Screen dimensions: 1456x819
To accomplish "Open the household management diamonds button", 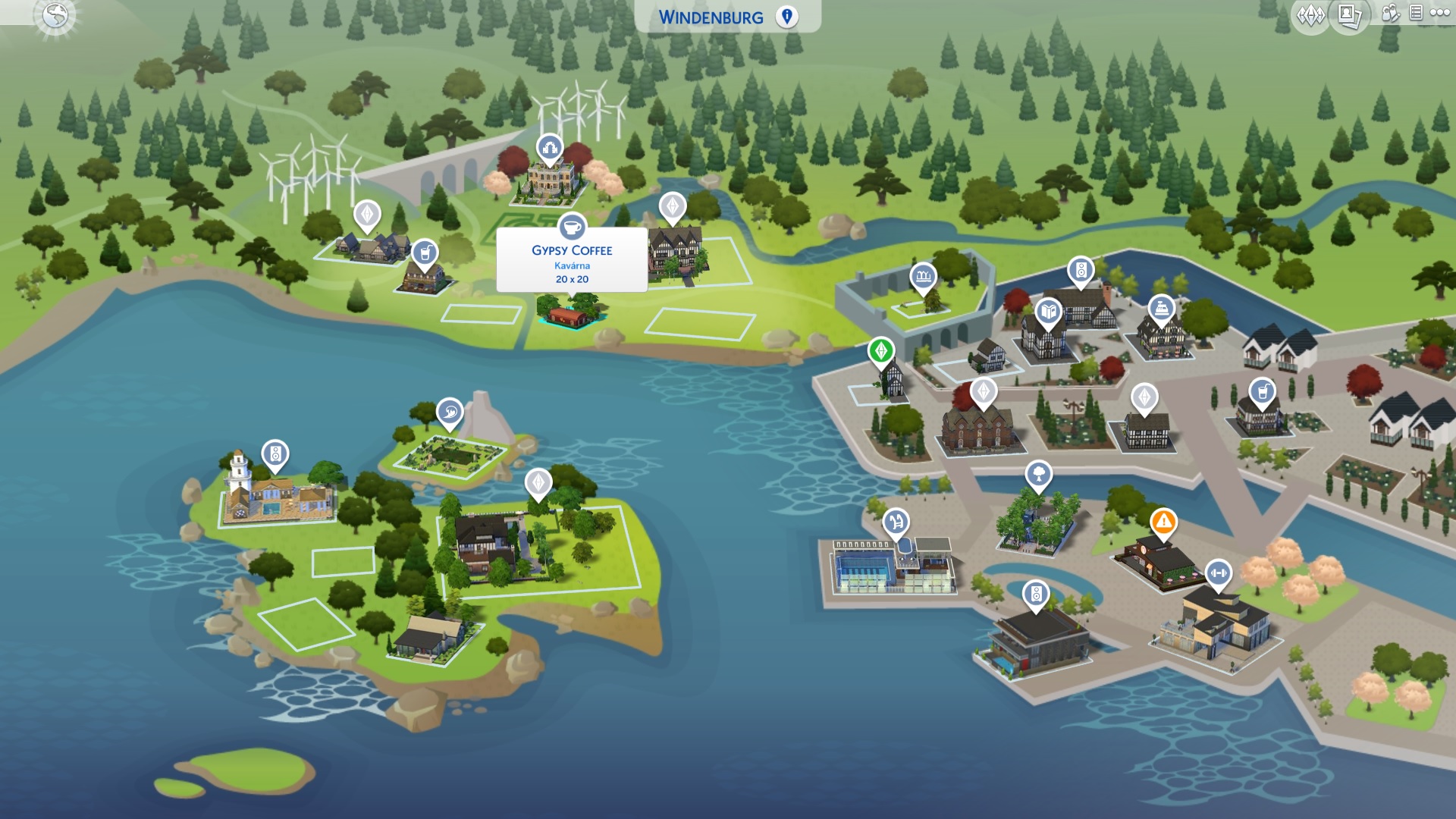I will 1310,14.
